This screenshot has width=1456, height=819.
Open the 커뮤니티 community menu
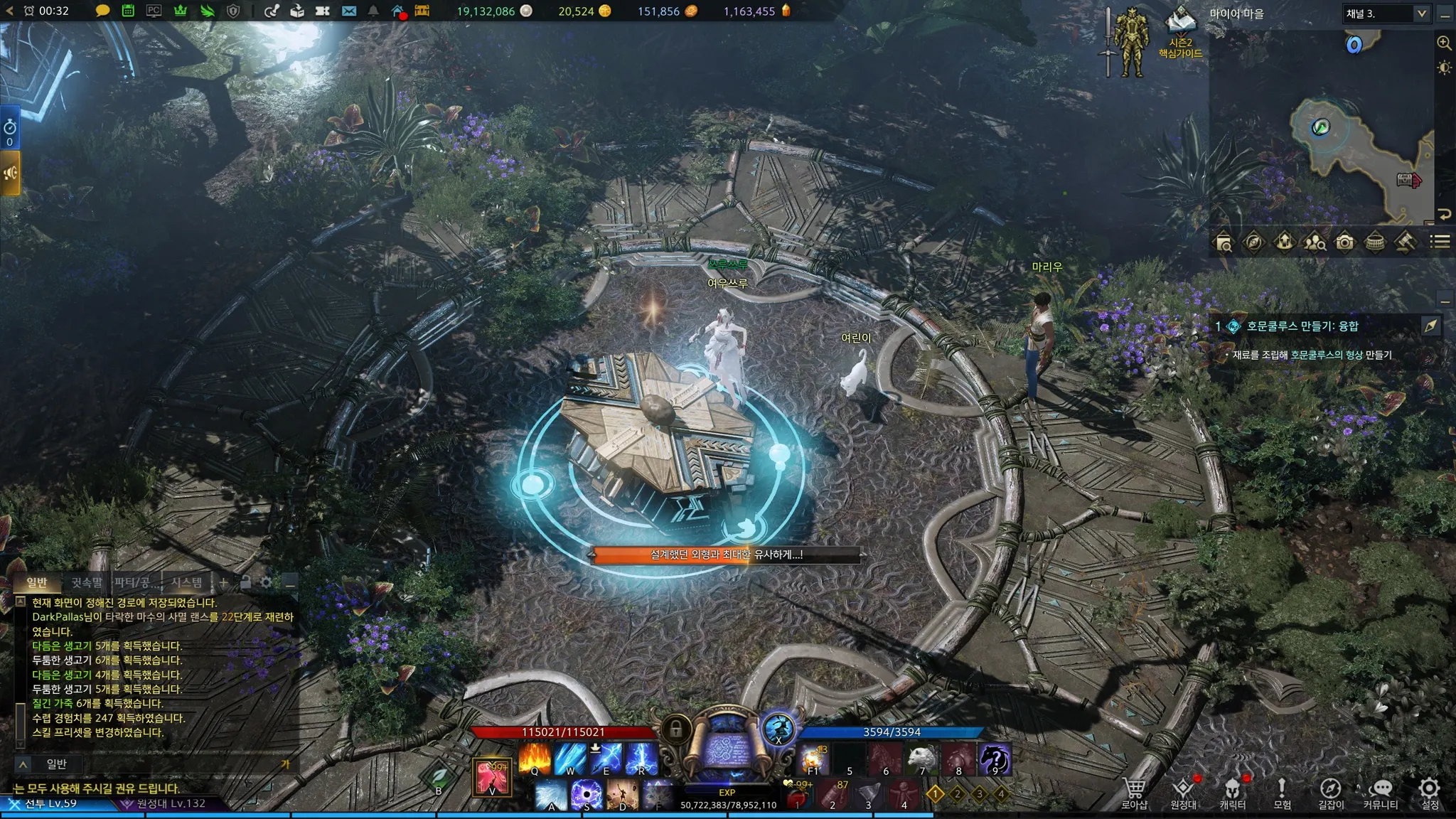[x=1381, y=791]
